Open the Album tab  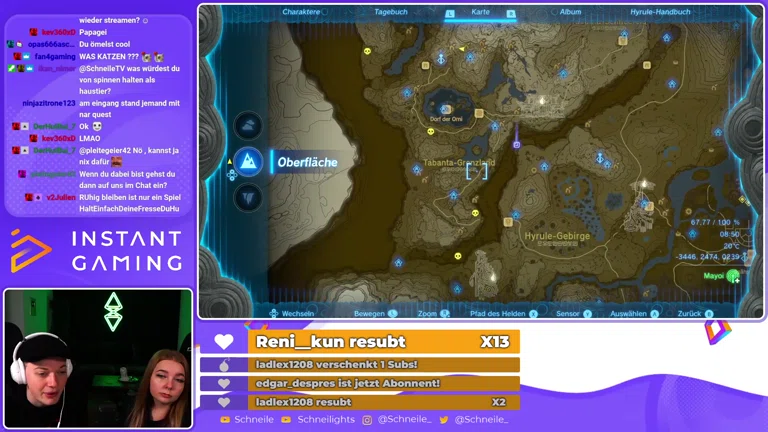pyautogui.click(x=570, y=12)
